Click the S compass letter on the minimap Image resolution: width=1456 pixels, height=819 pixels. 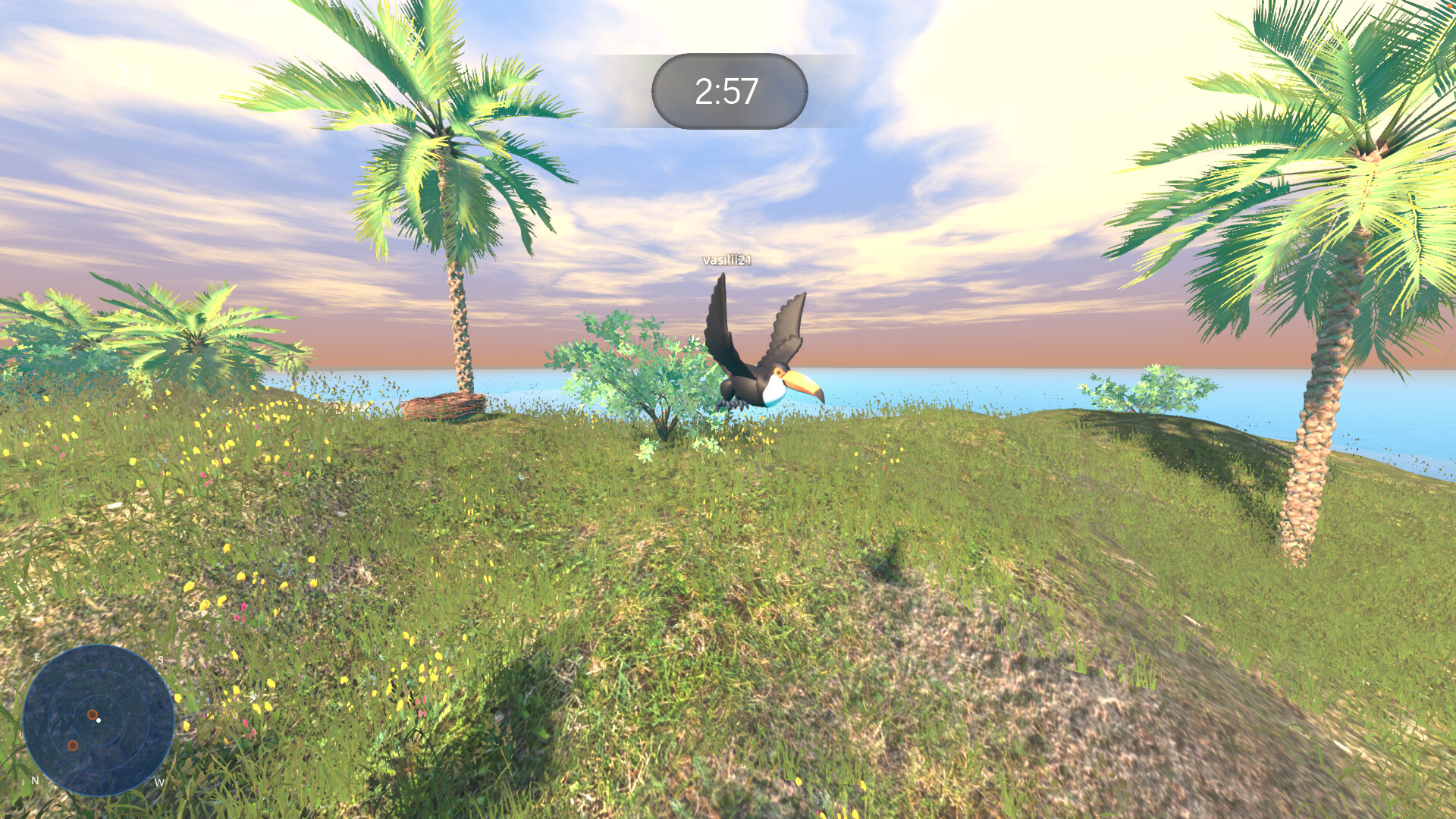[160, 659]
